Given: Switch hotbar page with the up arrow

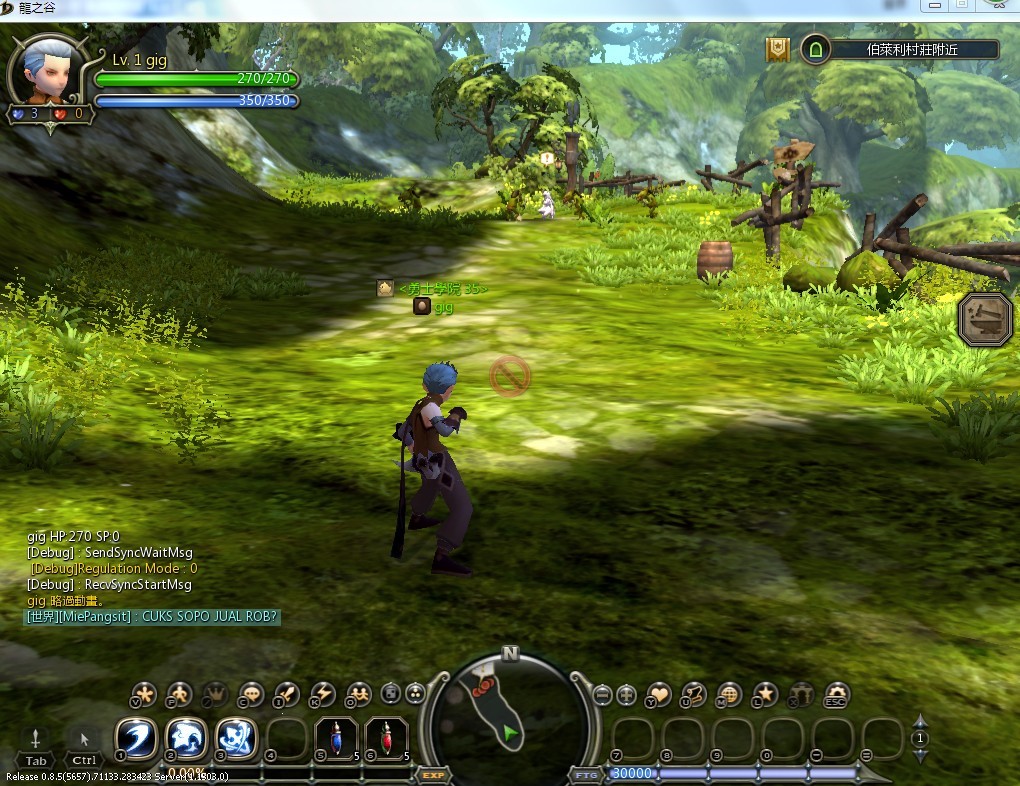Looking at the screenshot, I should 920,721.
